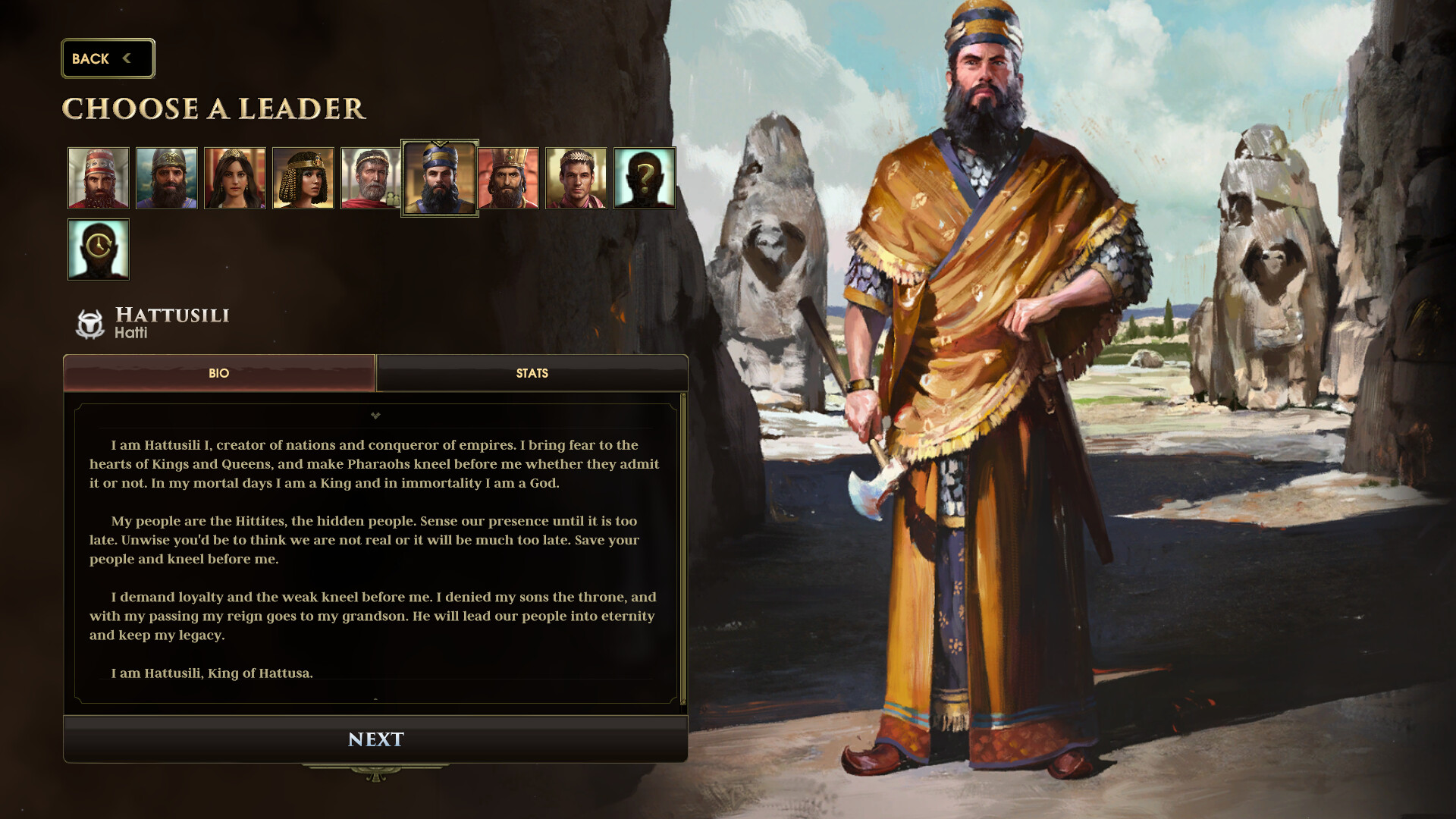Open the BIO tab
The height and width of the screenshot is (819, 1456).
coord(219,373)
